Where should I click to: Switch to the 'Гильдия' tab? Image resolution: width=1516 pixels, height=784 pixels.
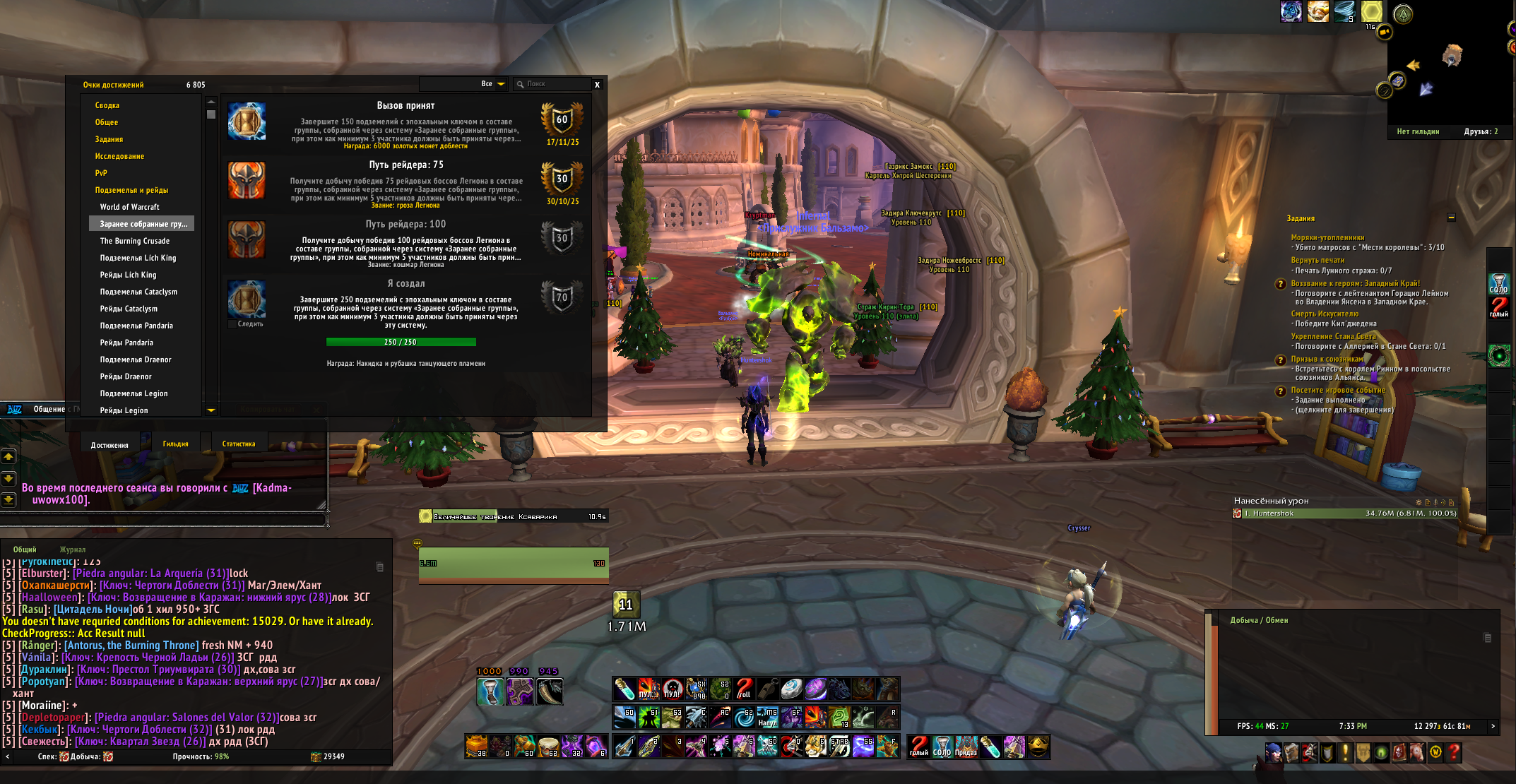point(175,444)
